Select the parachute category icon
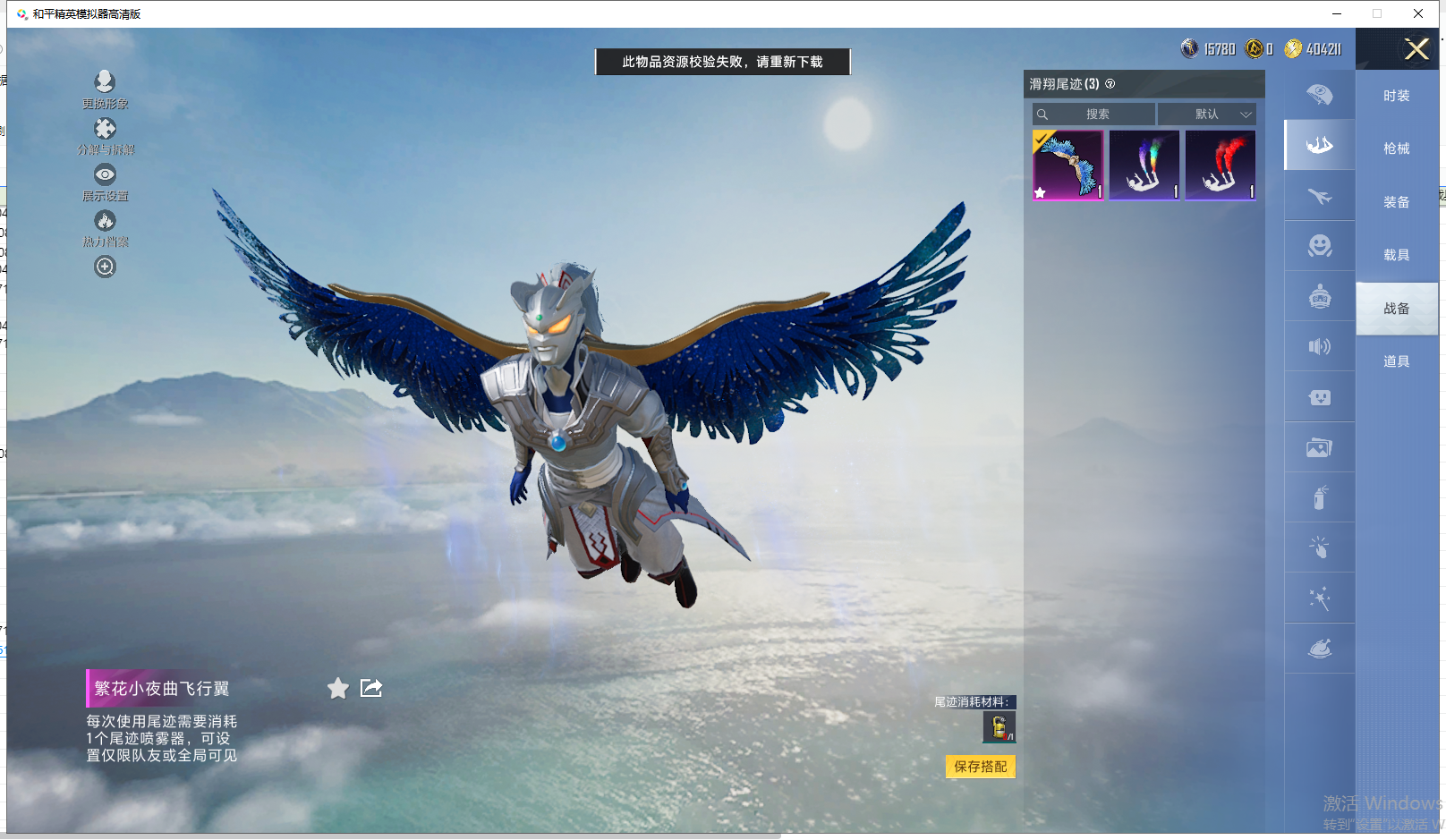1446x840 pixels. 1319,94
